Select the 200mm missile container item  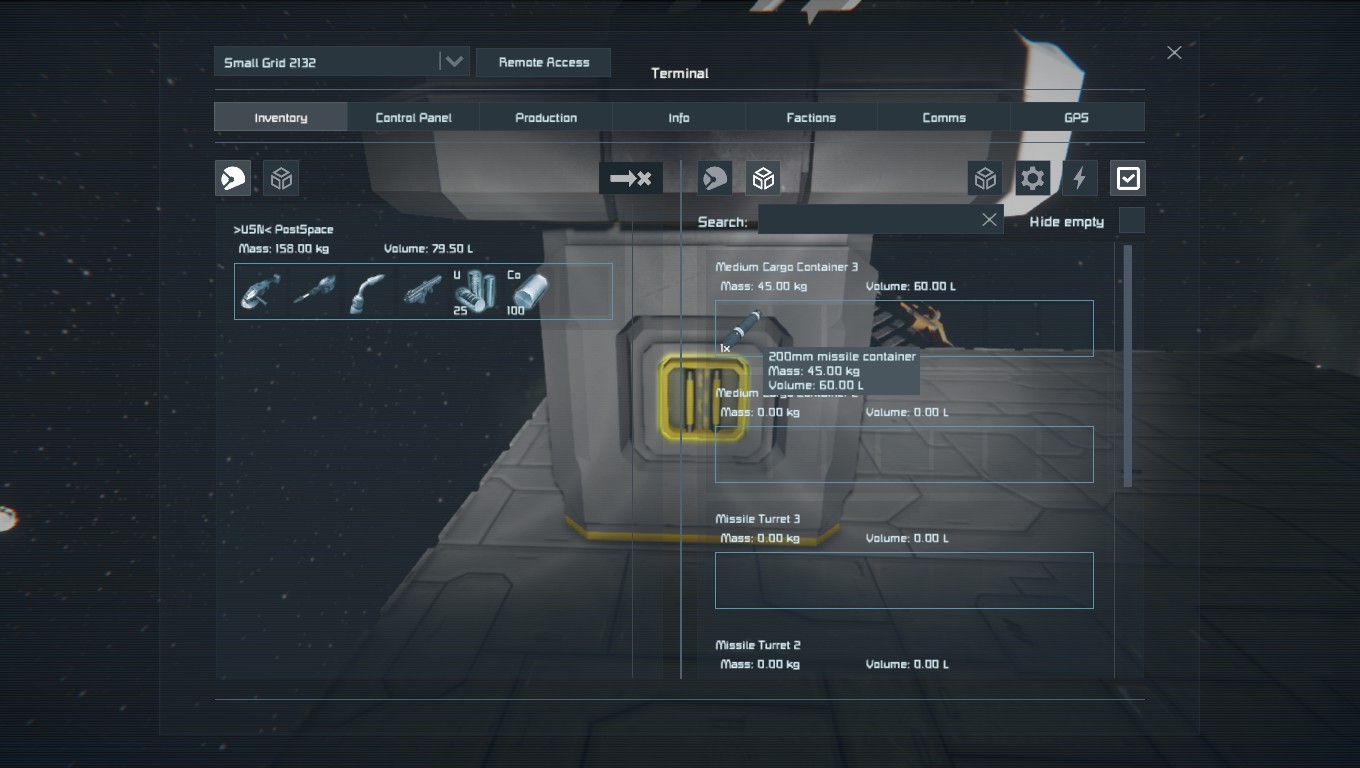coord(742,329)
